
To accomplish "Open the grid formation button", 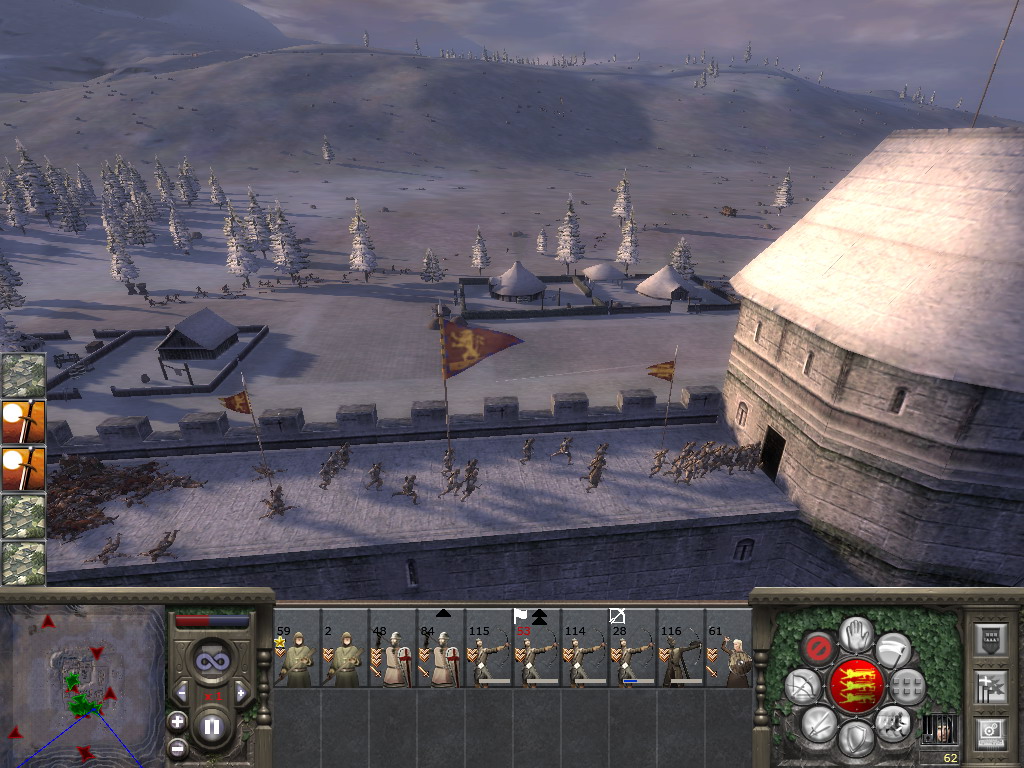I will point(908,686).
